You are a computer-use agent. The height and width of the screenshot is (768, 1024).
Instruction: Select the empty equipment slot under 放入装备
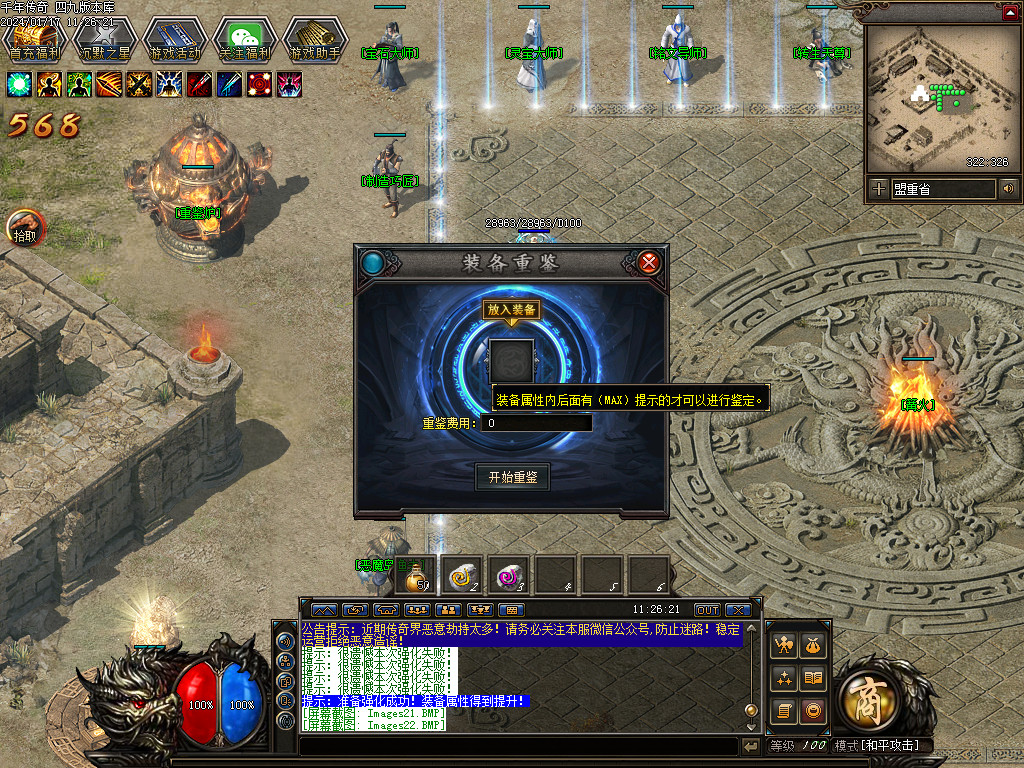click(x=511, y=360)
